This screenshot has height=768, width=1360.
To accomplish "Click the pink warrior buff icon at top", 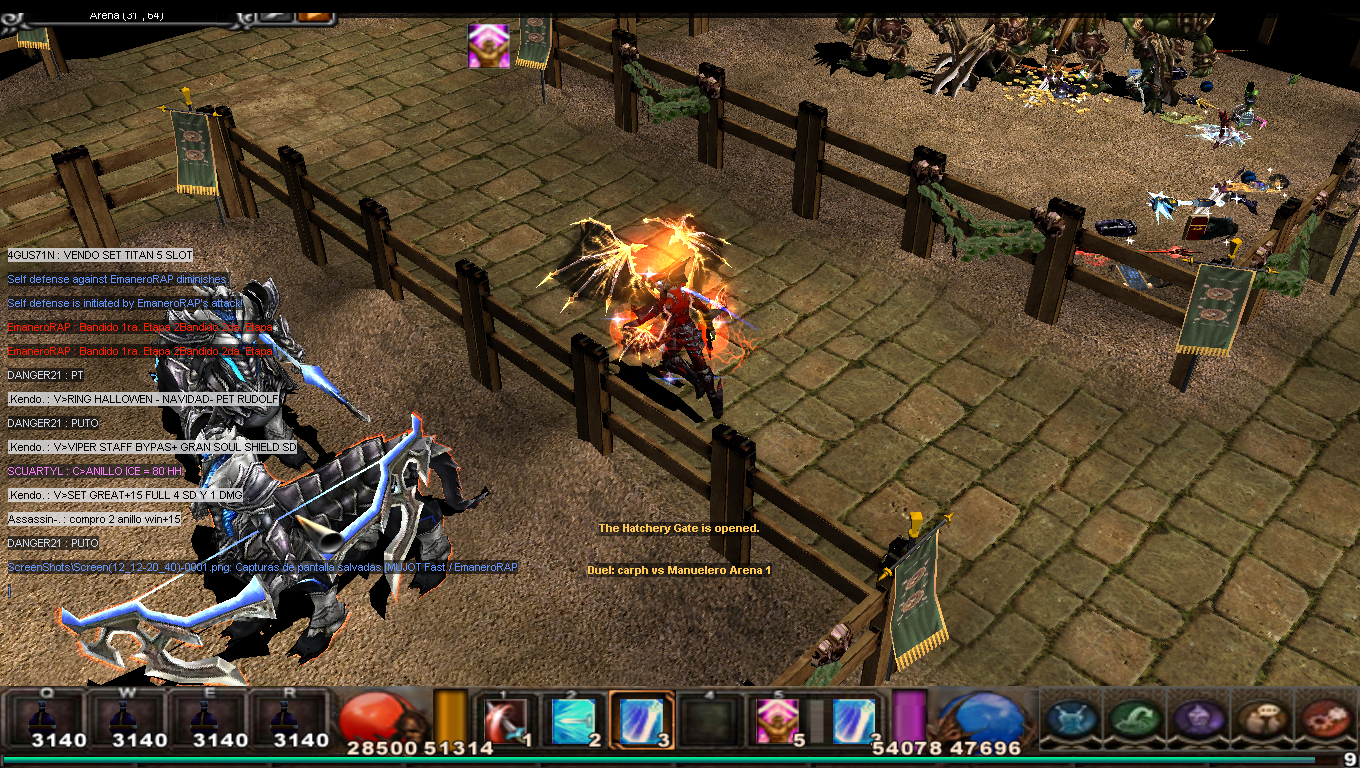I will (x=489, y=46).
